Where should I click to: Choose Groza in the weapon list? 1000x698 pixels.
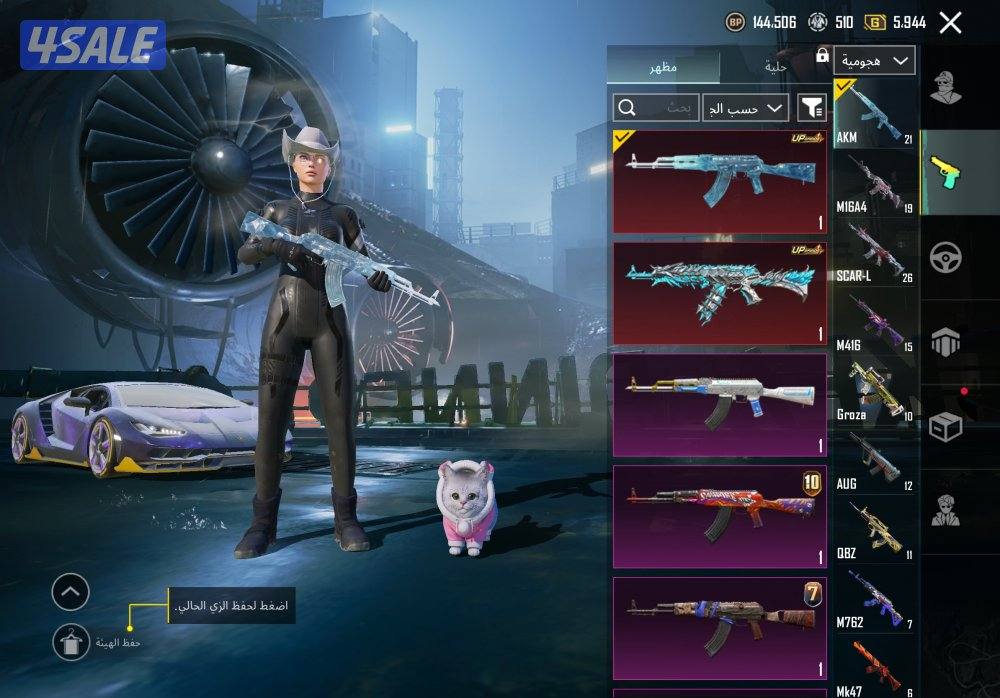tap(875, 391)
